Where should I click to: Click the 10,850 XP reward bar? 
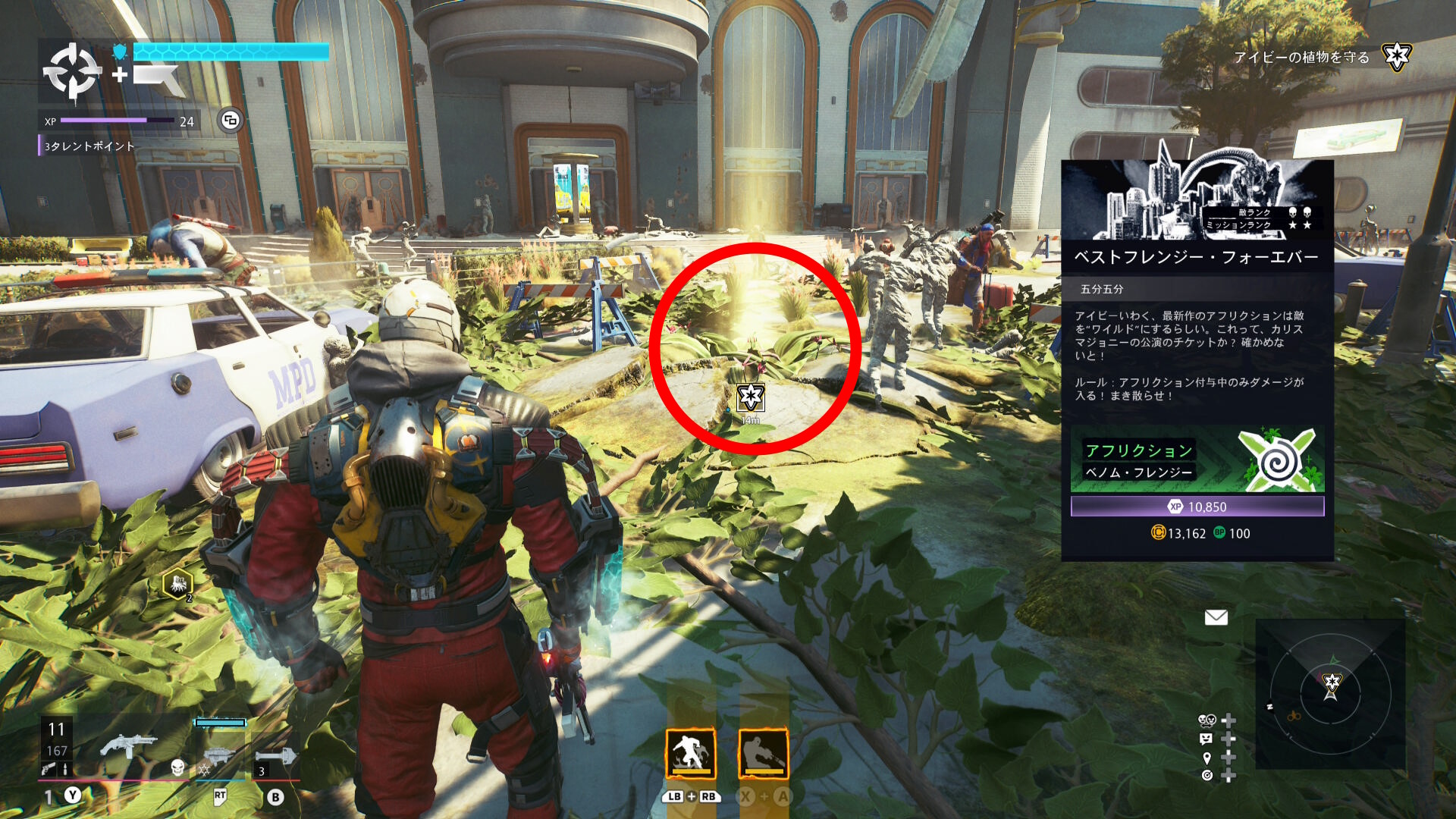click(x=1197, y=507)
